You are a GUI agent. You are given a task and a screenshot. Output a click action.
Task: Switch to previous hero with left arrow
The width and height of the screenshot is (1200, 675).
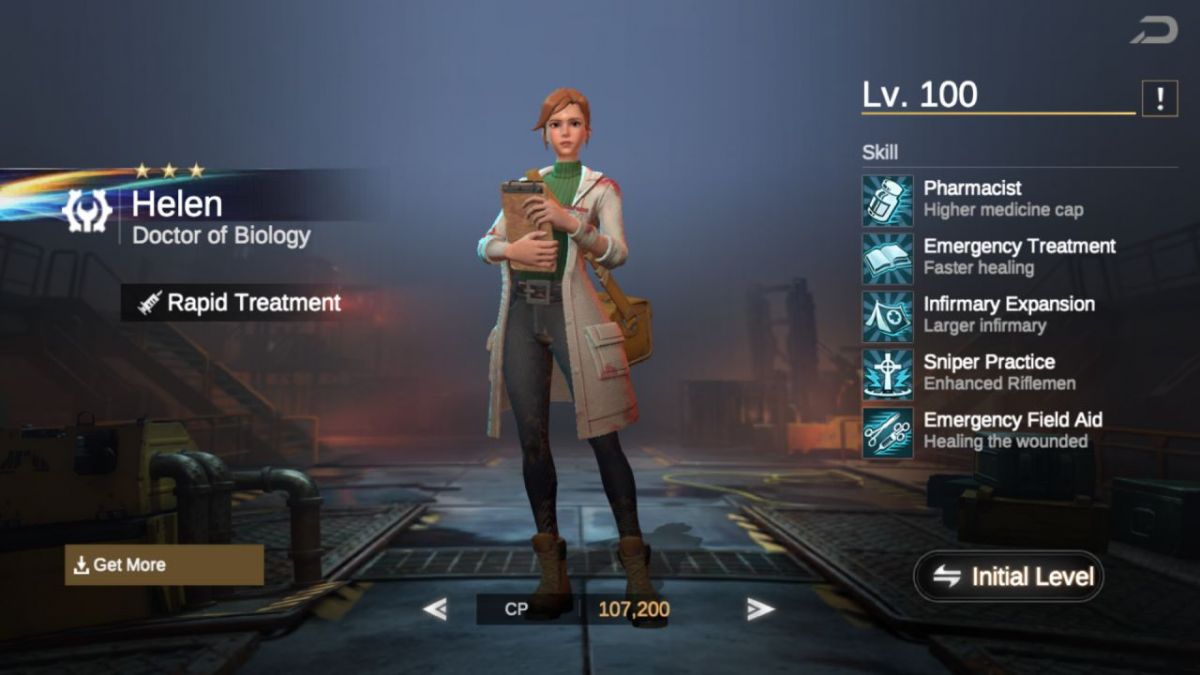click(434, 609)
